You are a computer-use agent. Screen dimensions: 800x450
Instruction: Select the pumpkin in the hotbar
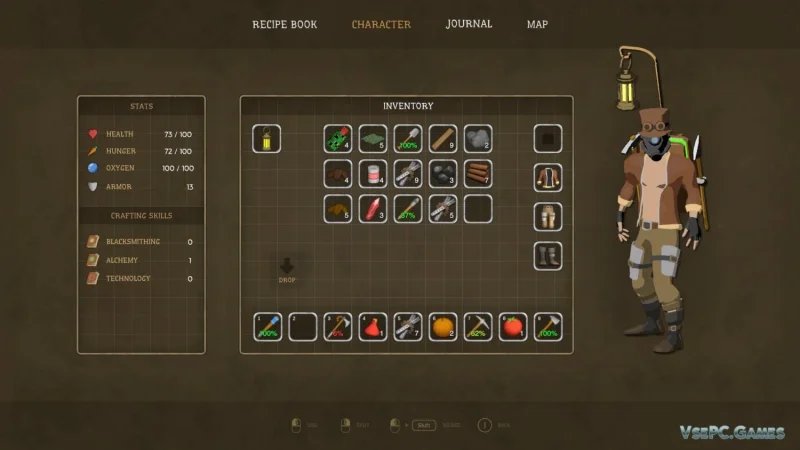click(x=443, y=327)
